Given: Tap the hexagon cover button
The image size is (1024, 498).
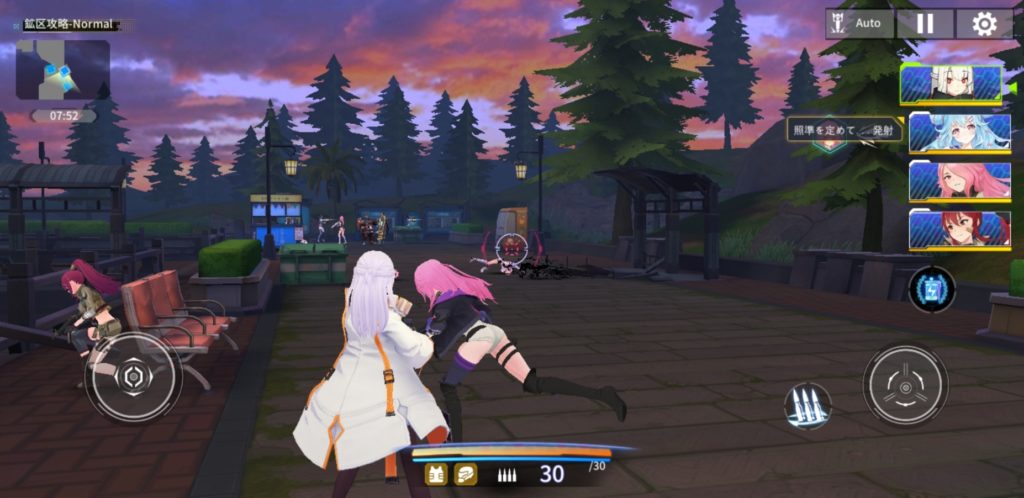Looking at the screenshot, I should (133, 377).
